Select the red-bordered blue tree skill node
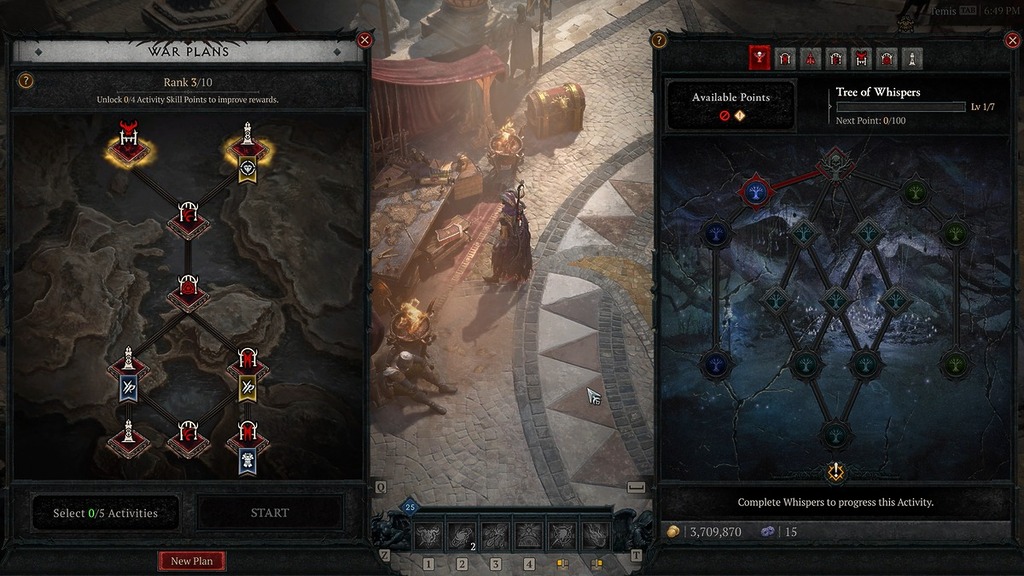 (x=756, y=192)
